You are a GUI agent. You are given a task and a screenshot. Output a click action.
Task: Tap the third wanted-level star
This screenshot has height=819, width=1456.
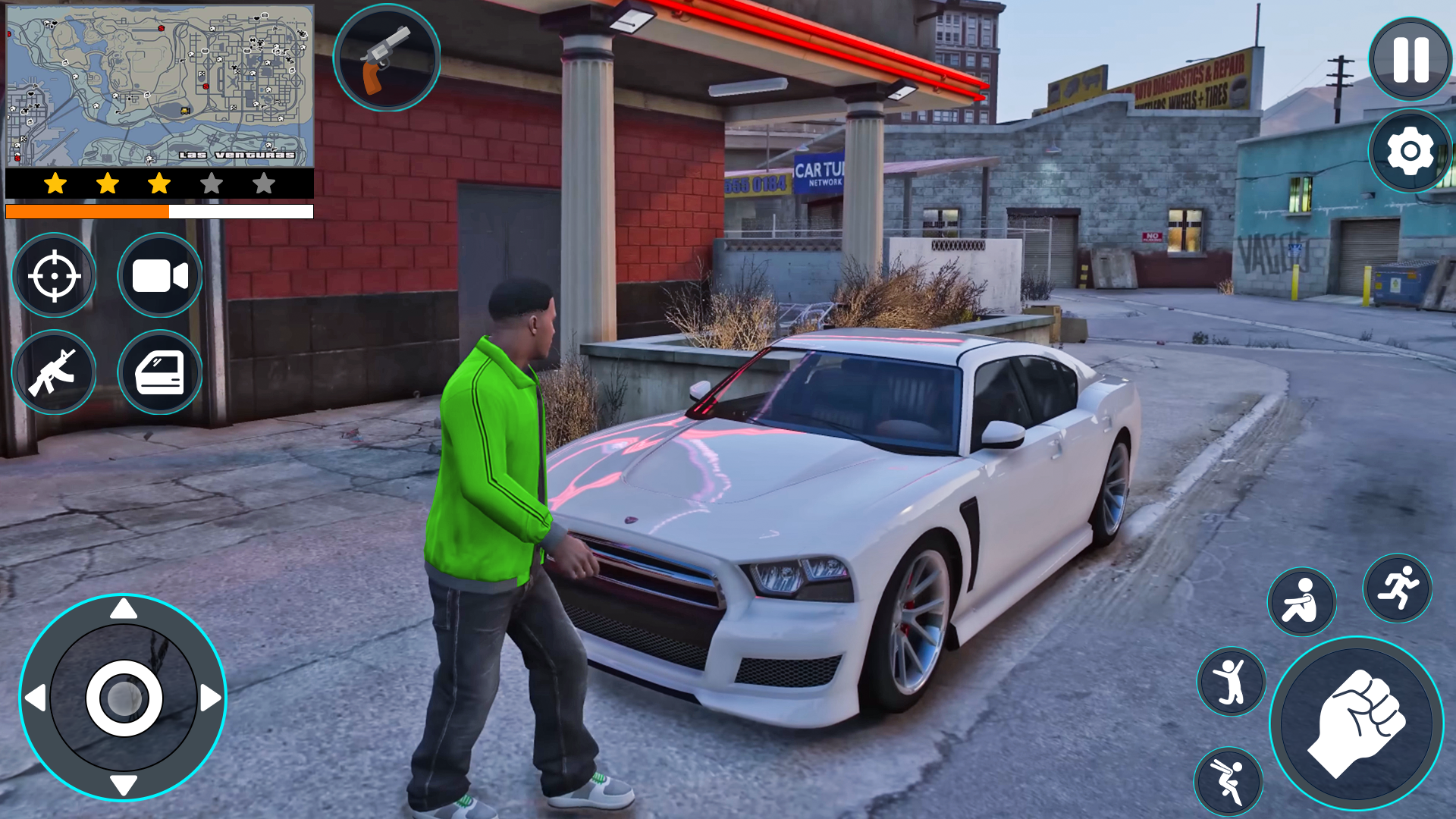tap(158, 183)
